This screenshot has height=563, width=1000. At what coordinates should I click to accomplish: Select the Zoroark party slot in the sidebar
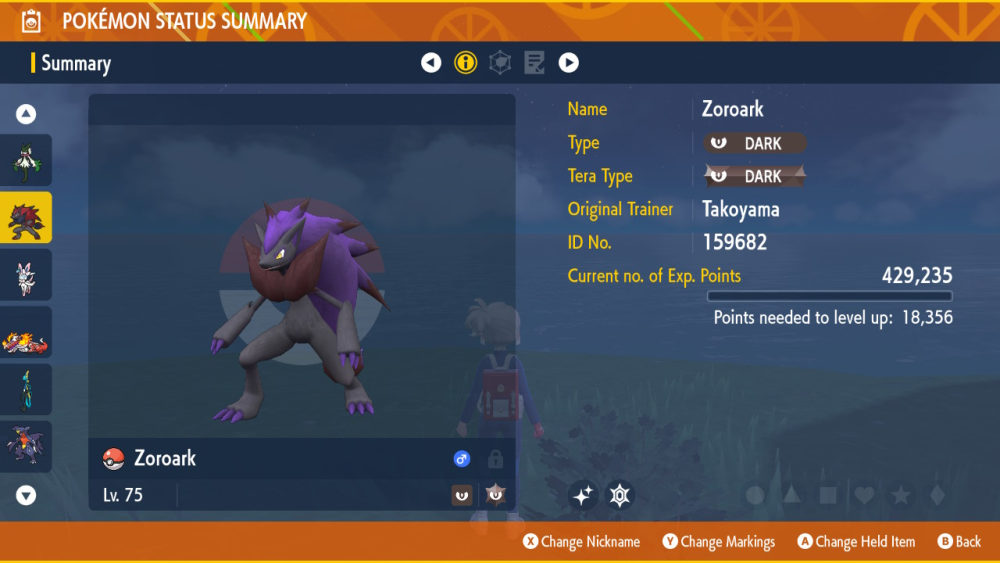pos(26,217)
